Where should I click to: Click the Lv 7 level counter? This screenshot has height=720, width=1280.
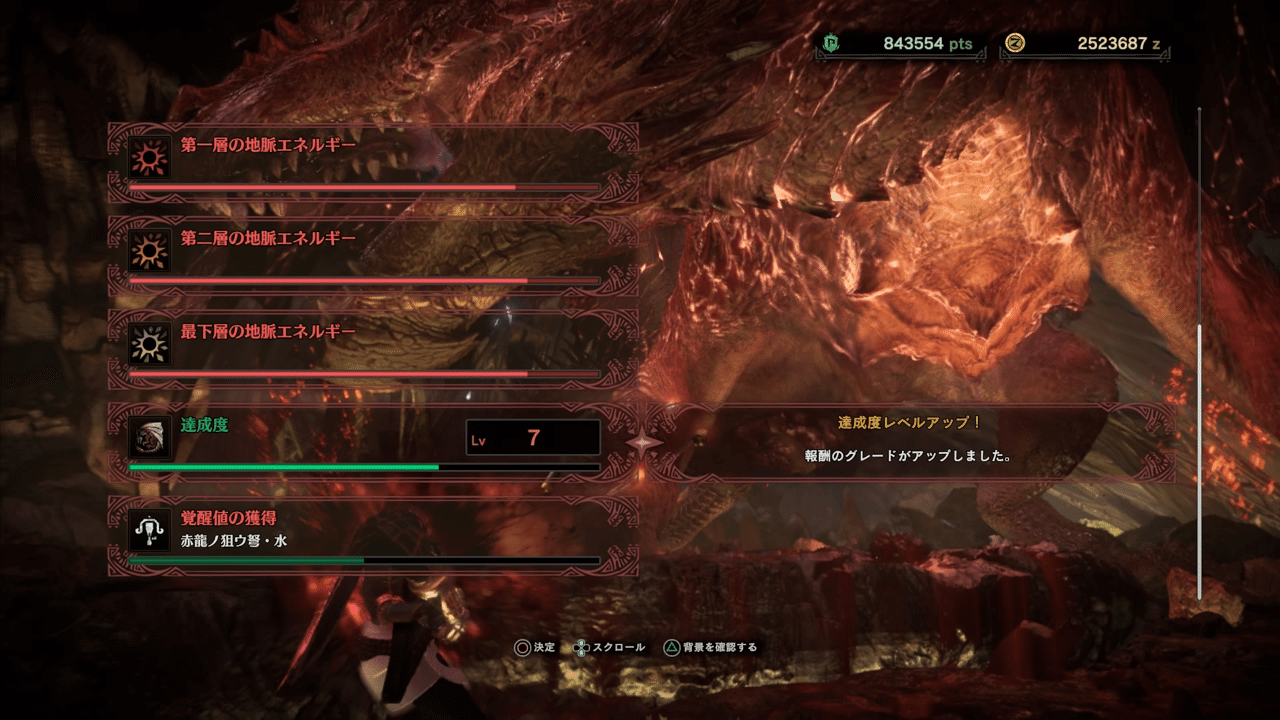tap(532, 439)
